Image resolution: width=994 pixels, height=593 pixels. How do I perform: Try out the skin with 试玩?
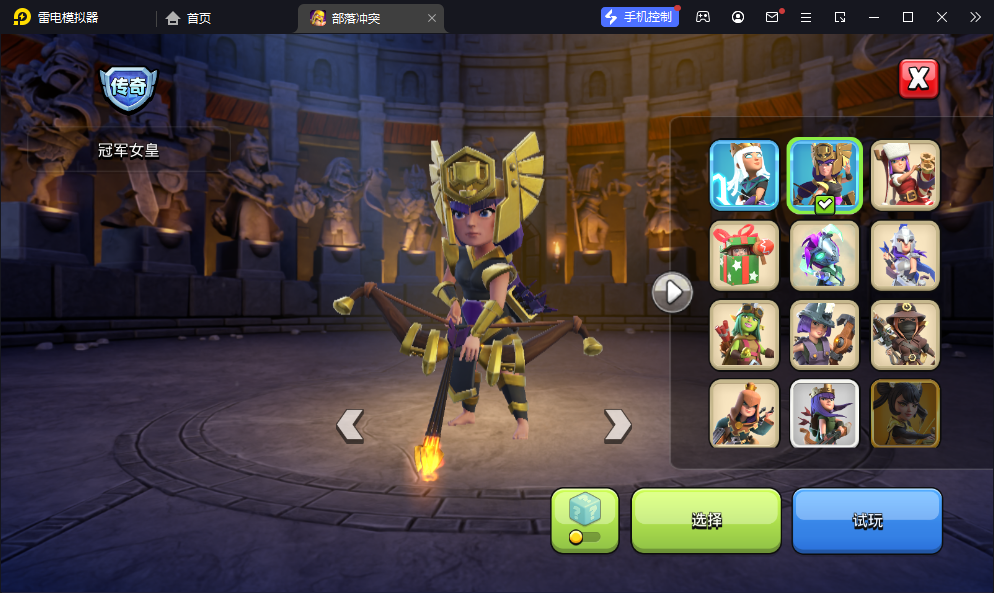pyautogui.click(x=867, y=520)
